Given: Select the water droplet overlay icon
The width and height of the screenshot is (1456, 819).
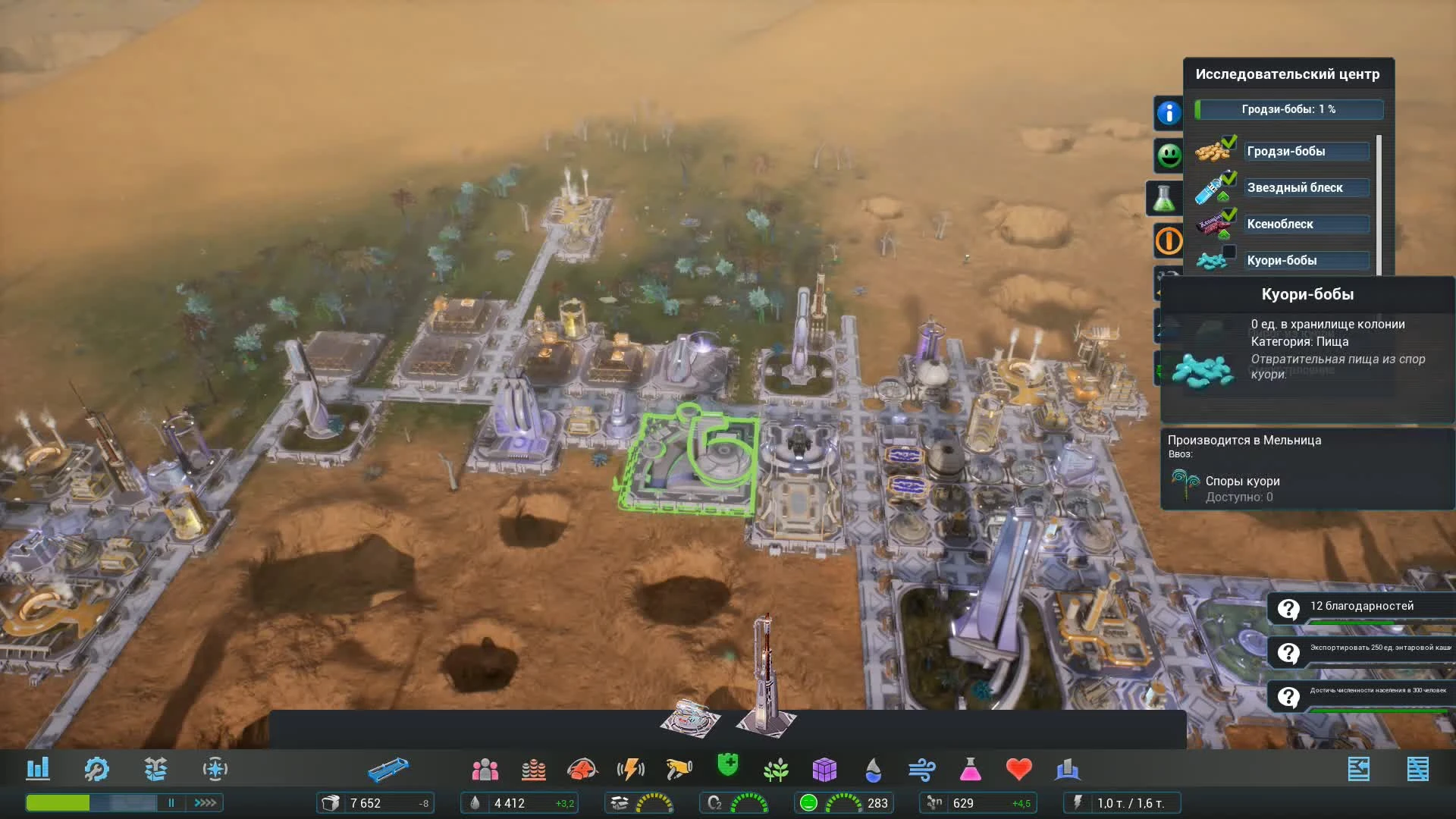Looking at the screenshot, I should click(x=873, y=768).
